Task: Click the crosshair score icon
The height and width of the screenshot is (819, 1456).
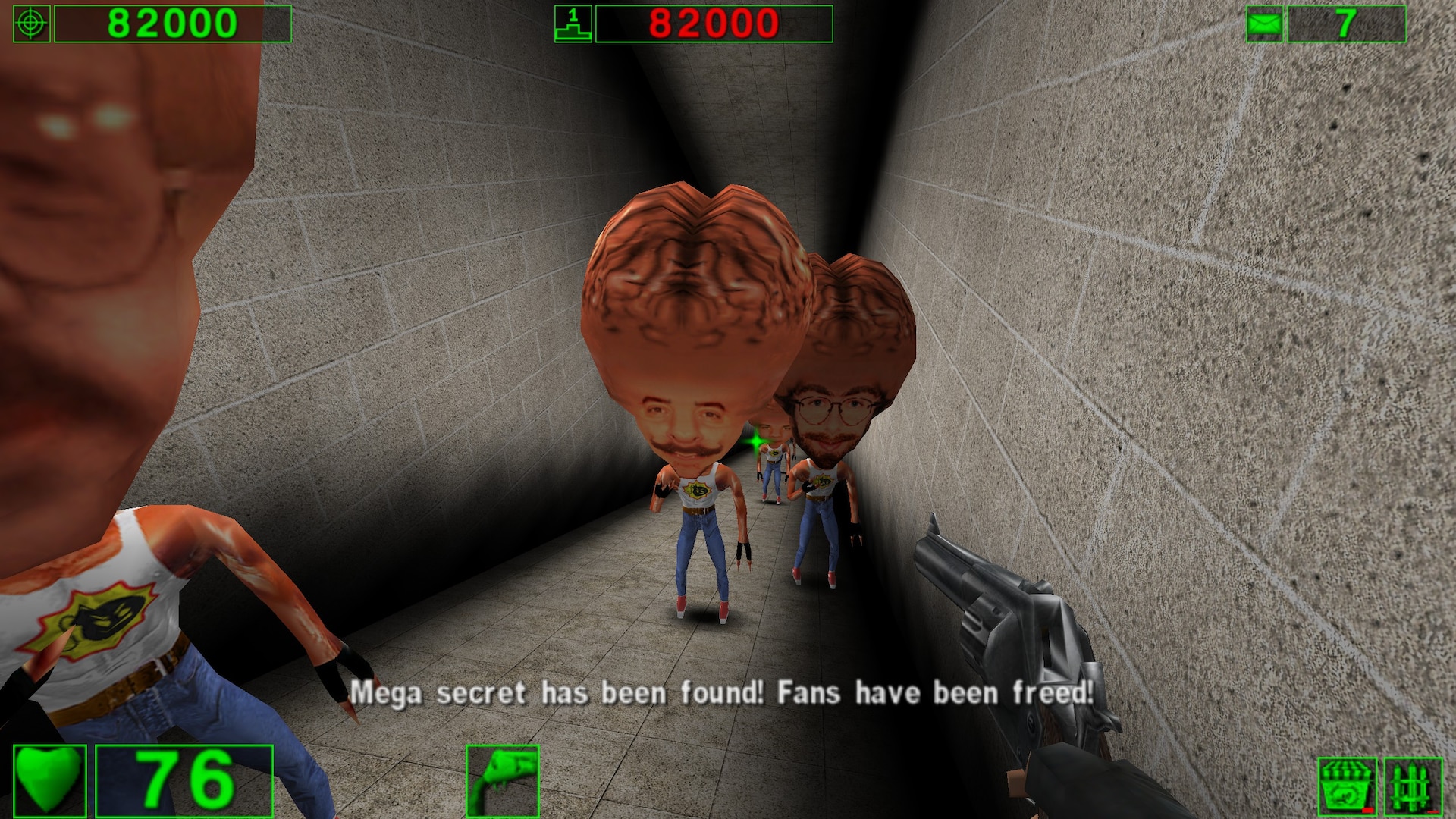Action: (32, 24)
